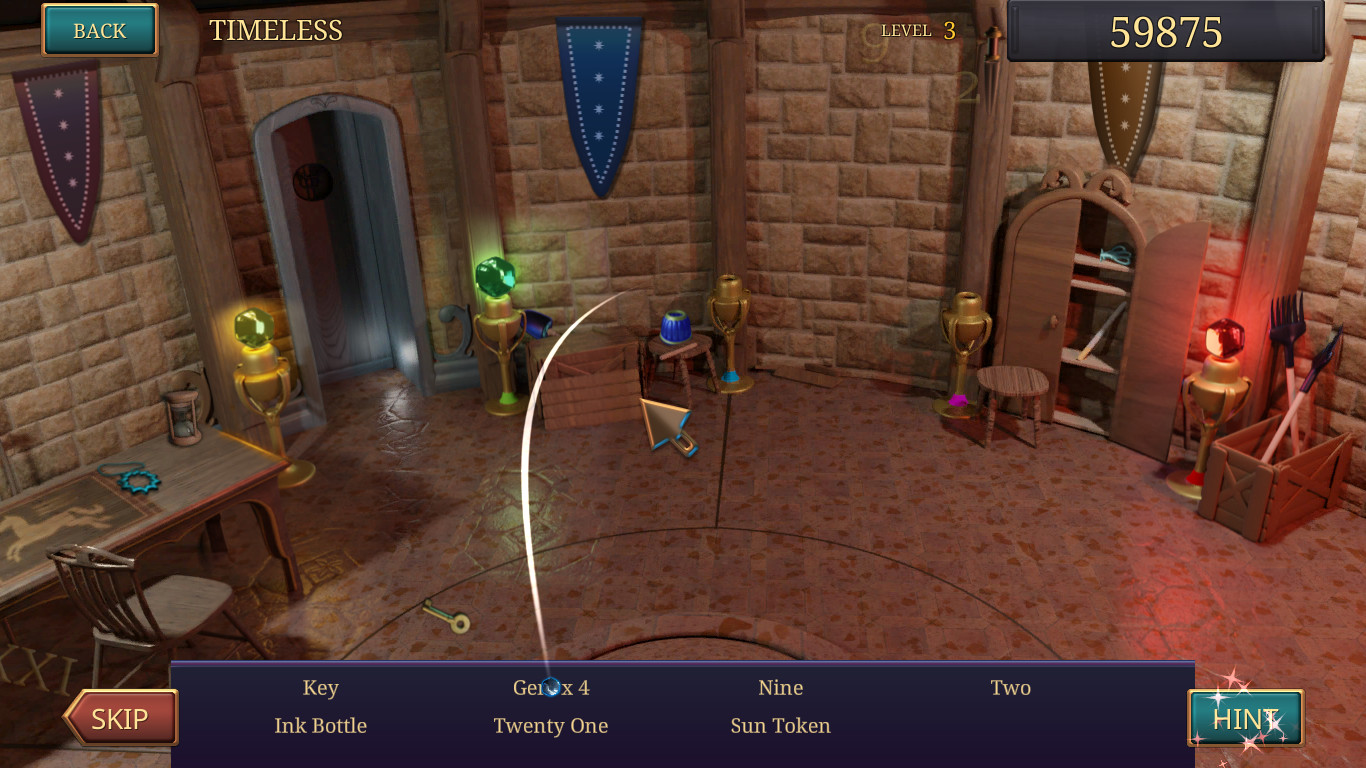Click the BACK button to exit level
The width and height of the screenshot is (1366, 768).
98,30
